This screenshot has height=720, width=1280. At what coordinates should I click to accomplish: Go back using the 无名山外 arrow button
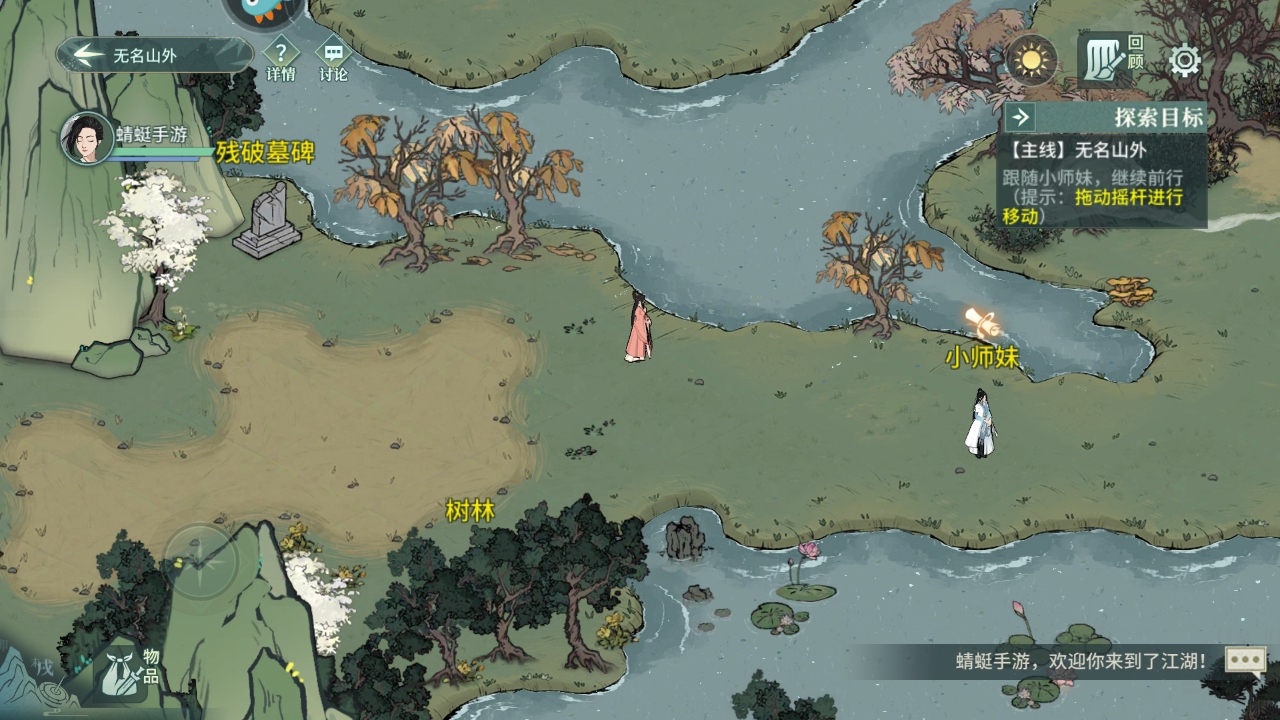tap(90, 55)
